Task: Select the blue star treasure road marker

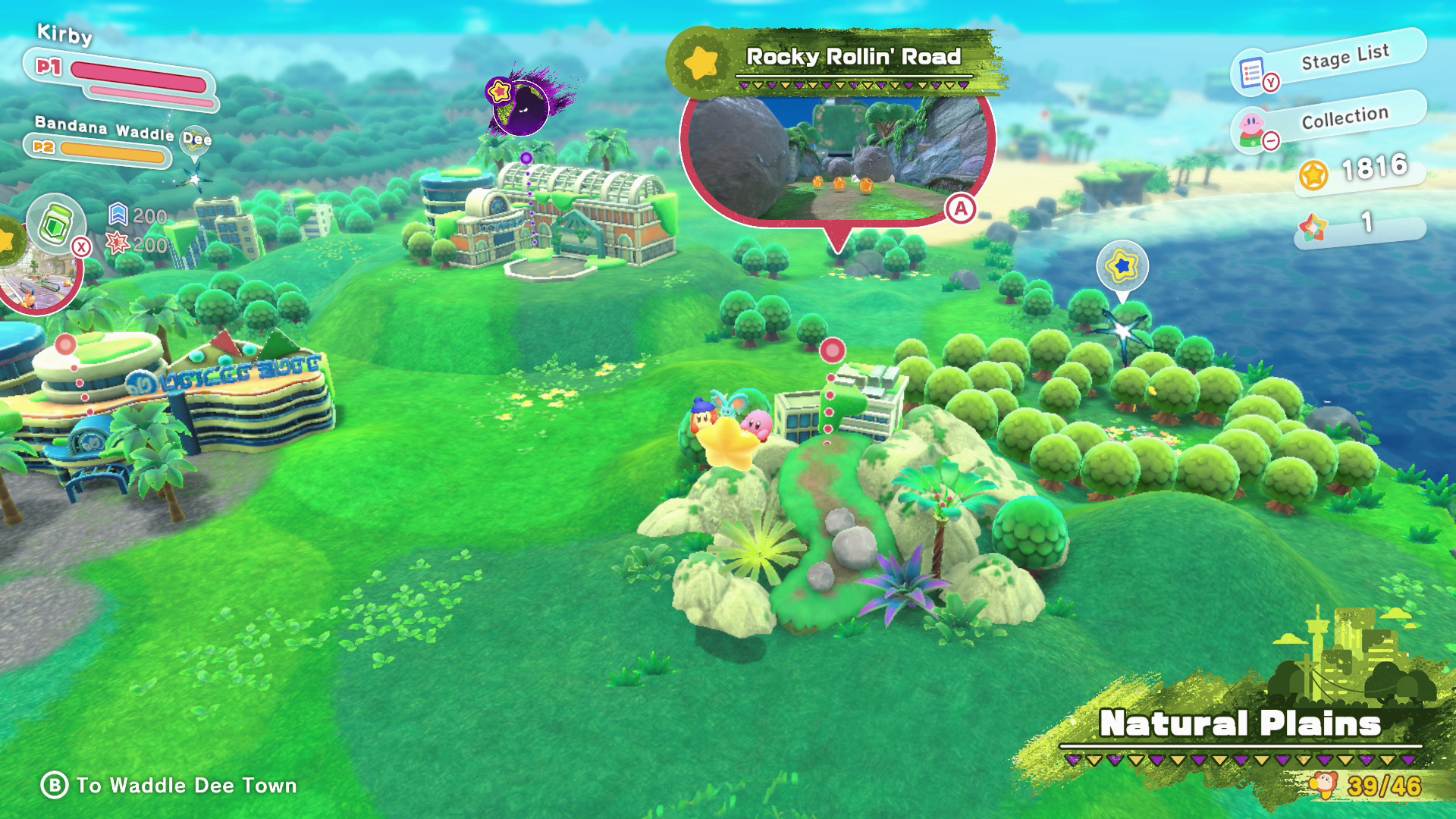Action: point(1122,266)
